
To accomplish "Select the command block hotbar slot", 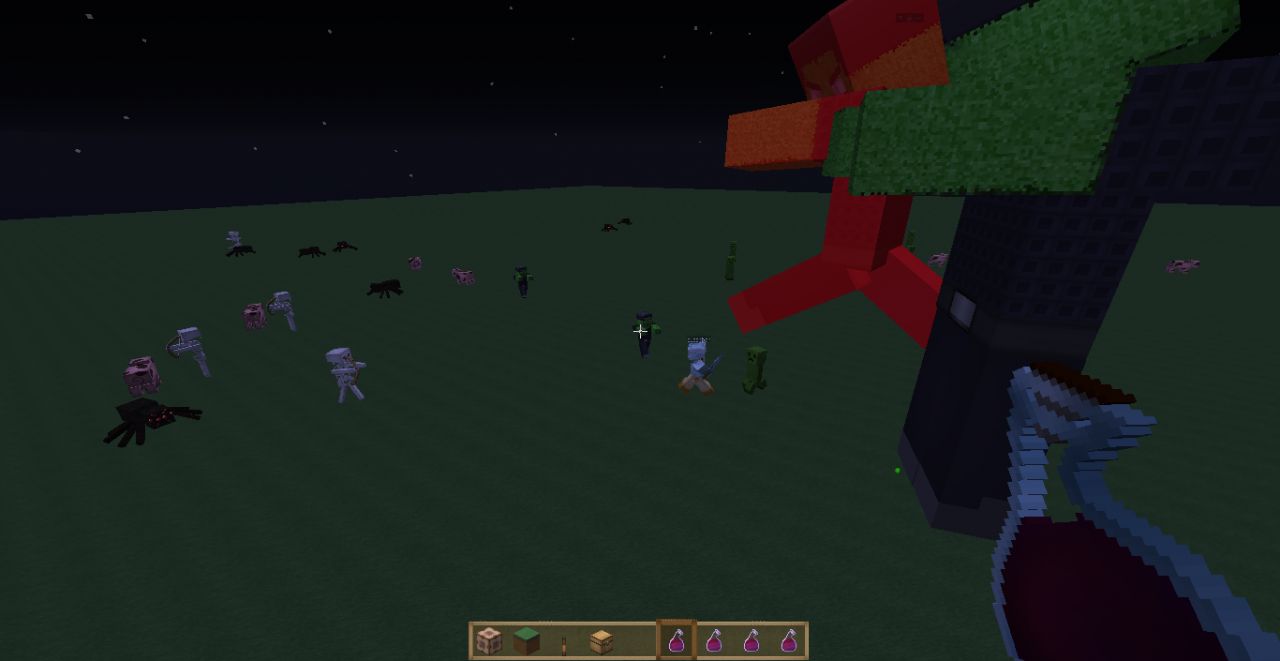I will coord(488,641).
